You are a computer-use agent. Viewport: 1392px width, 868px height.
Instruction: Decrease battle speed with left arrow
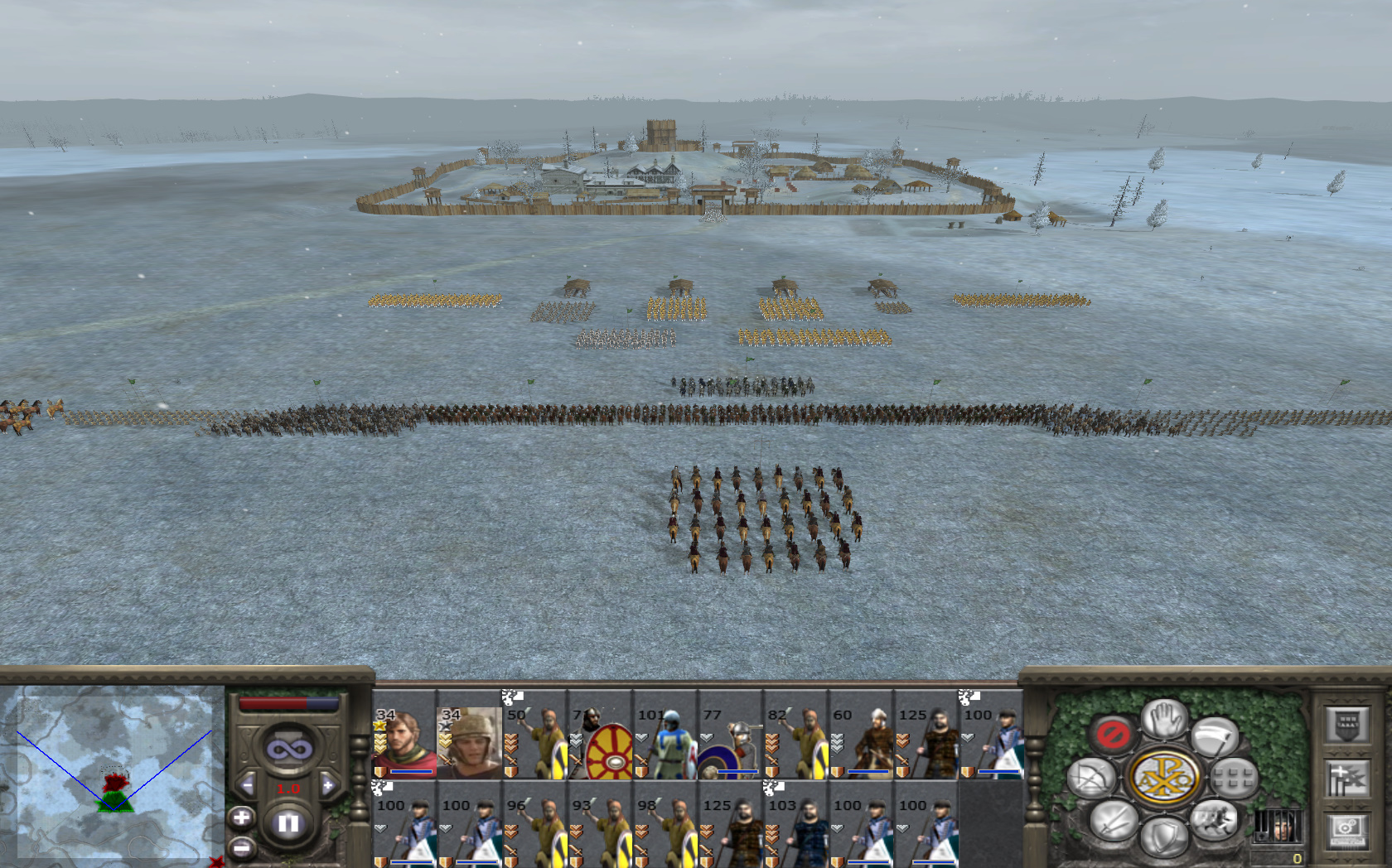point(247,784)
